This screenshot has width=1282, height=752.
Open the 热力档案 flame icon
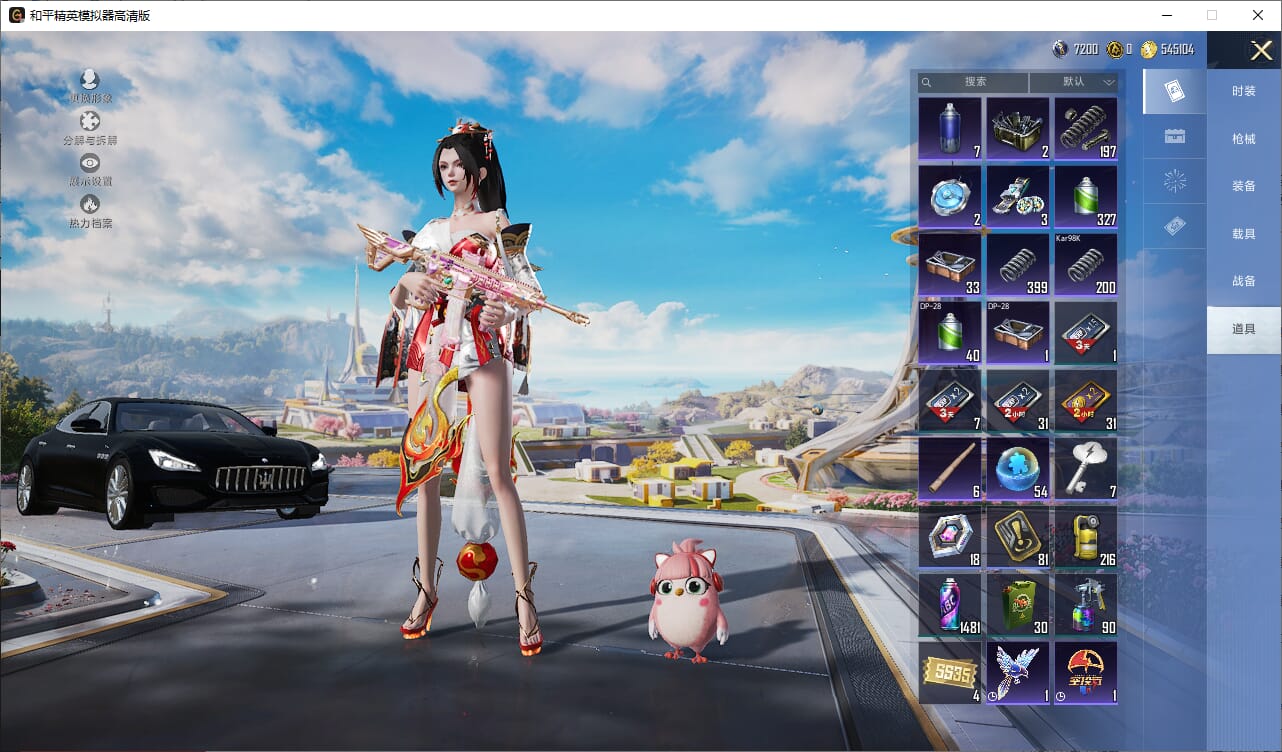coord(90,211)
